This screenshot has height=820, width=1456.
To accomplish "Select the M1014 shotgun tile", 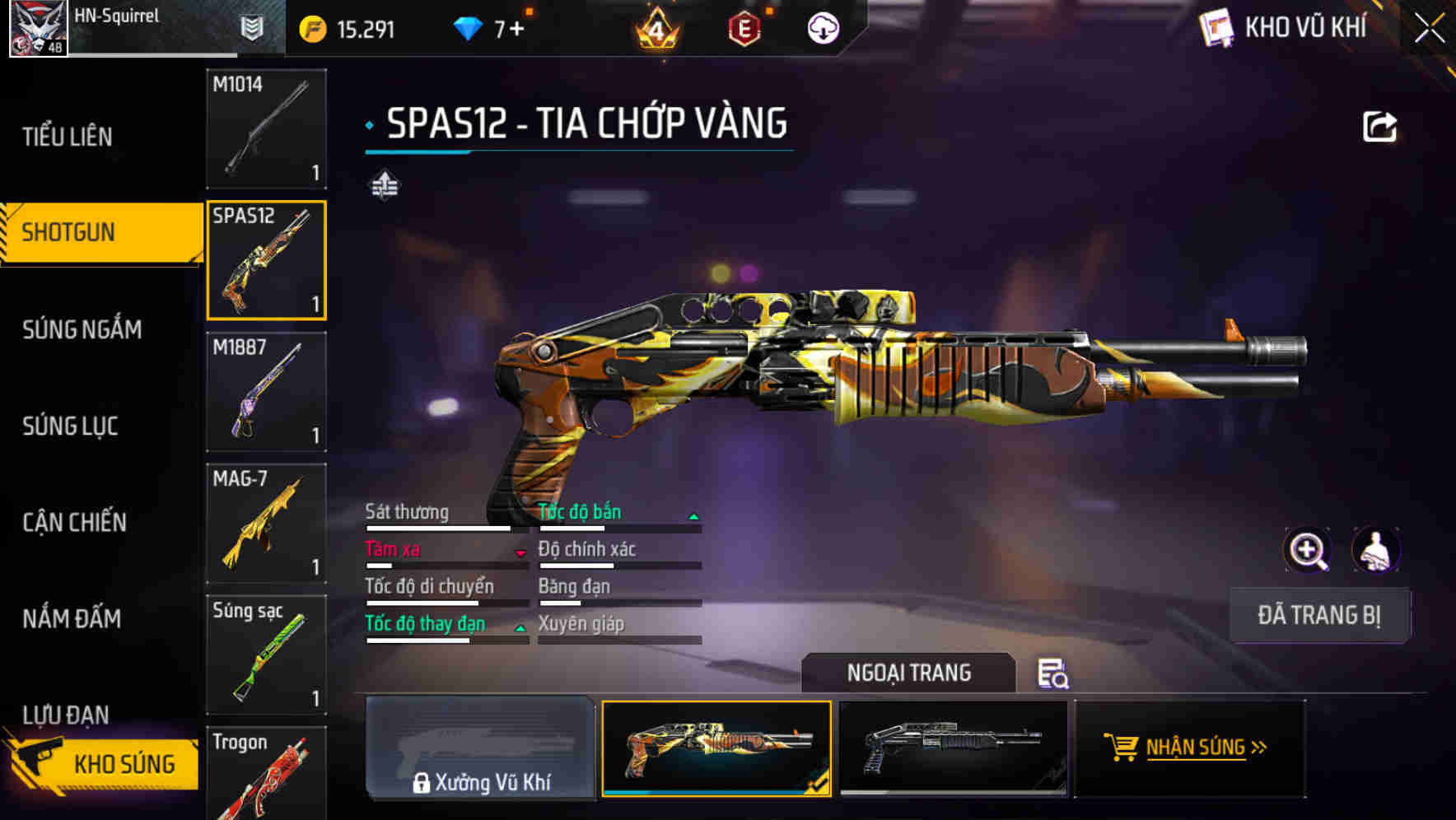I will pos(266,128).
